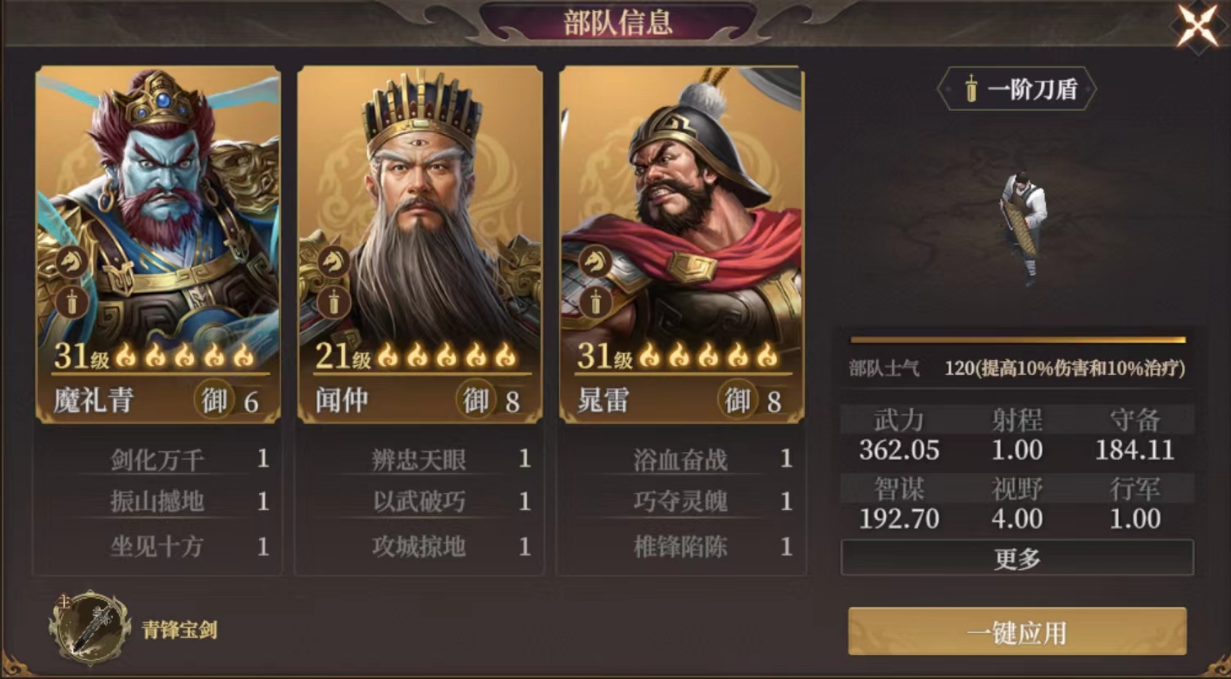This screenshot has height=679, width=1231.
Task: Inspect the 青锋宝剑 equipment icon
Action: 91,629
